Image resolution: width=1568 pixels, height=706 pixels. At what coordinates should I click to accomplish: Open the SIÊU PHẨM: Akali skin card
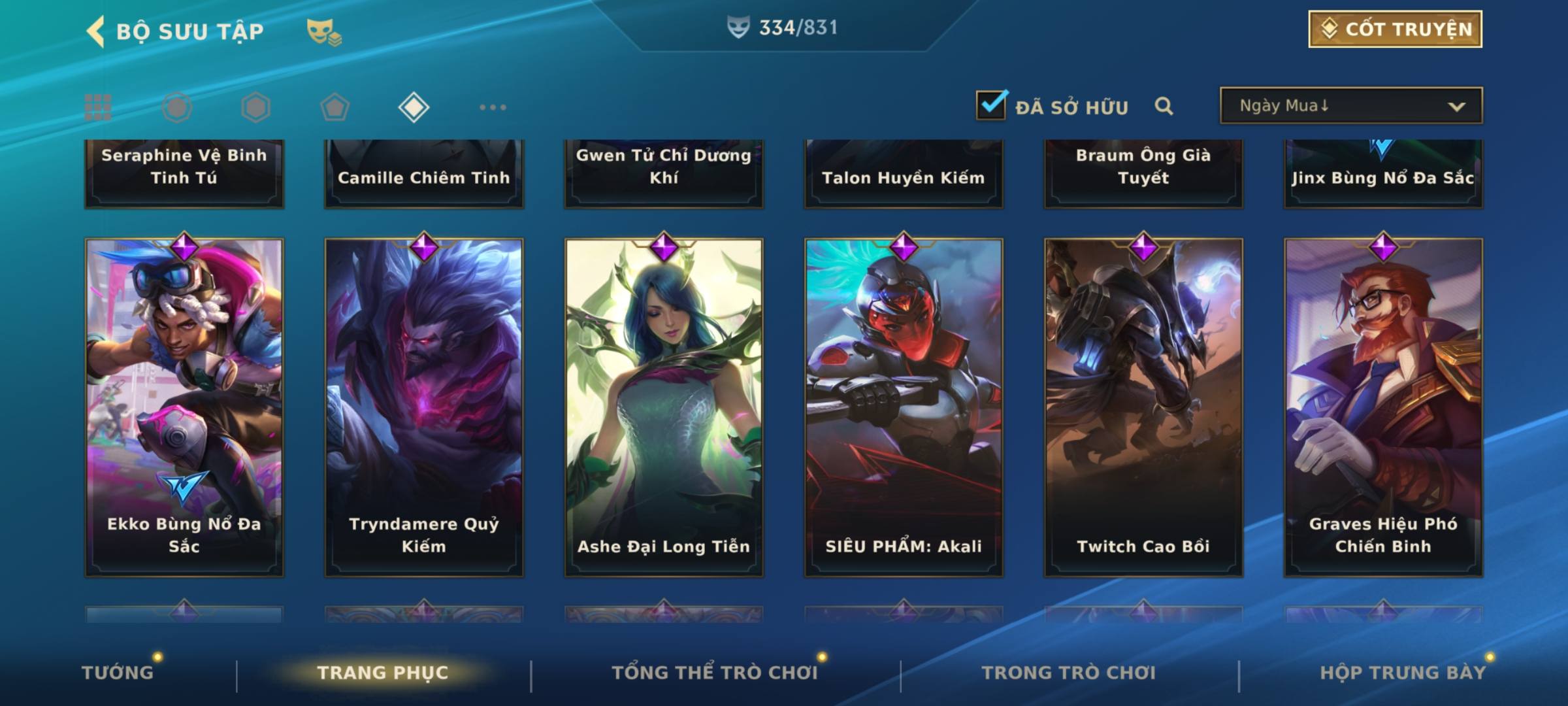click(904, 407)
